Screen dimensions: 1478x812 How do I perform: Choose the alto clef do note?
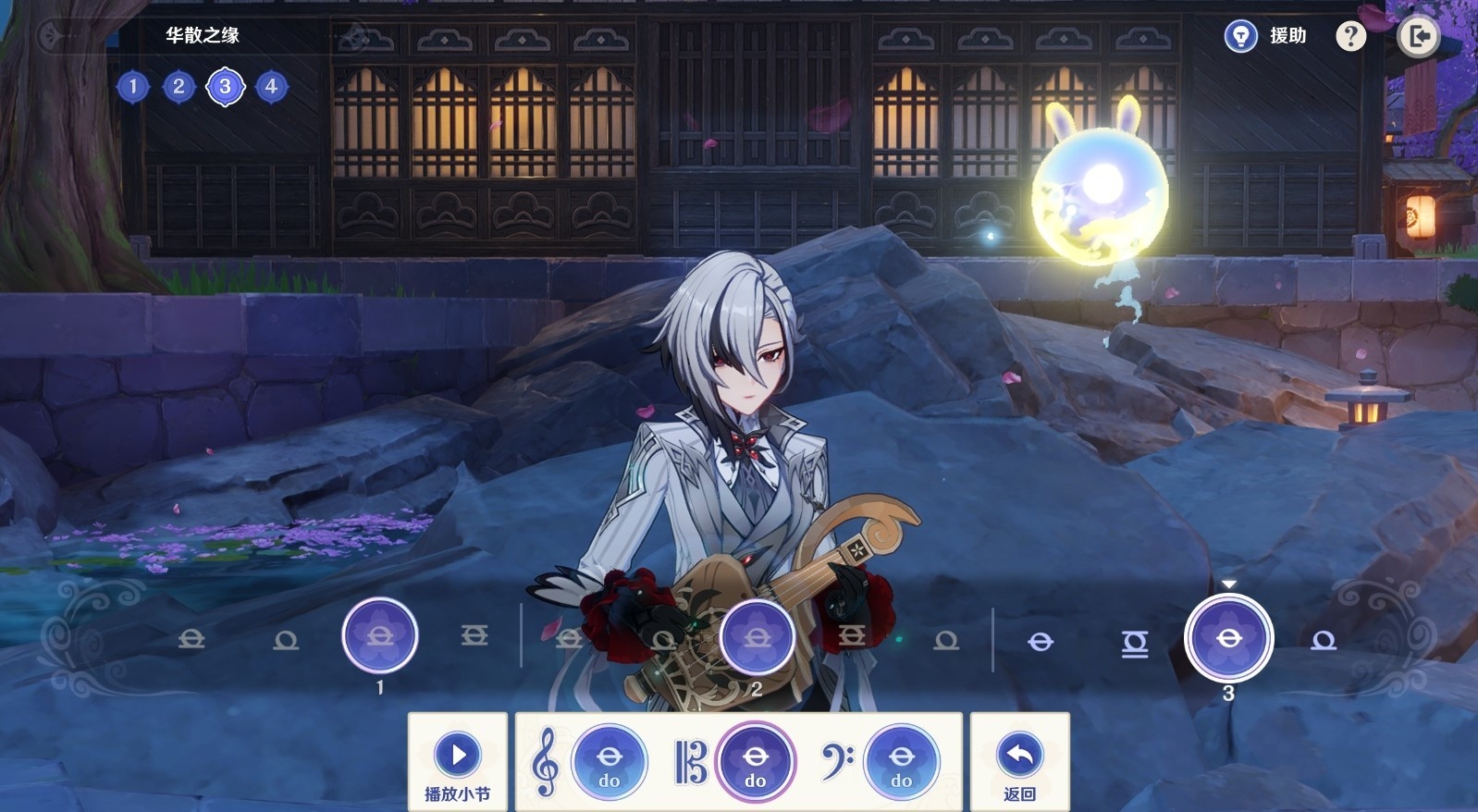click(755, 762)
